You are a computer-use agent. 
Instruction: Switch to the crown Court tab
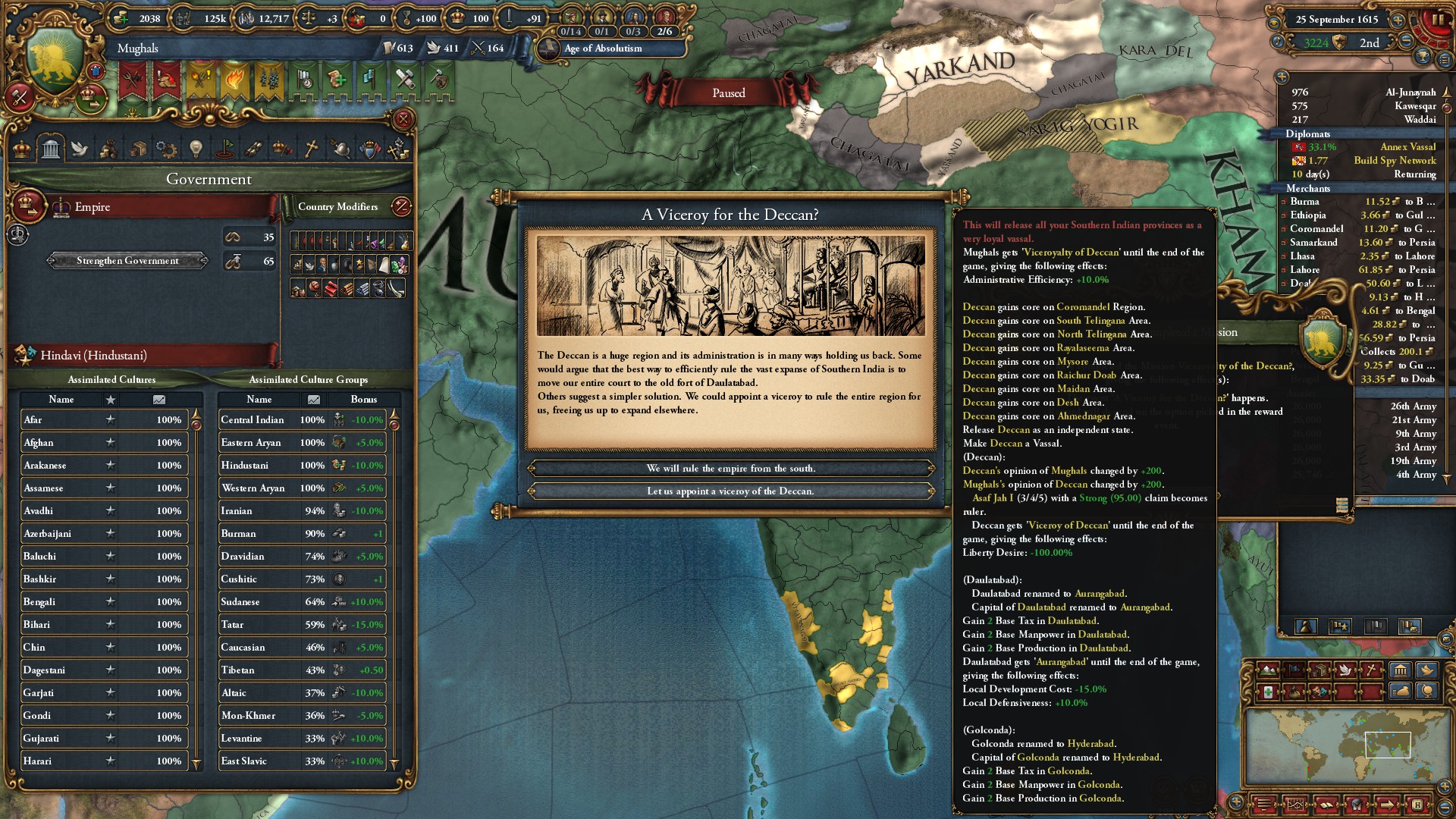pos(23,149)
